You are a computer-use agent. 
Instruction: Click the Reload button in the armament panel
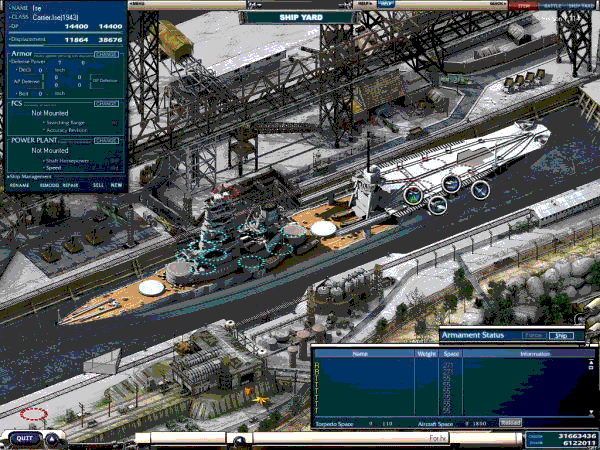coord(510,423)
